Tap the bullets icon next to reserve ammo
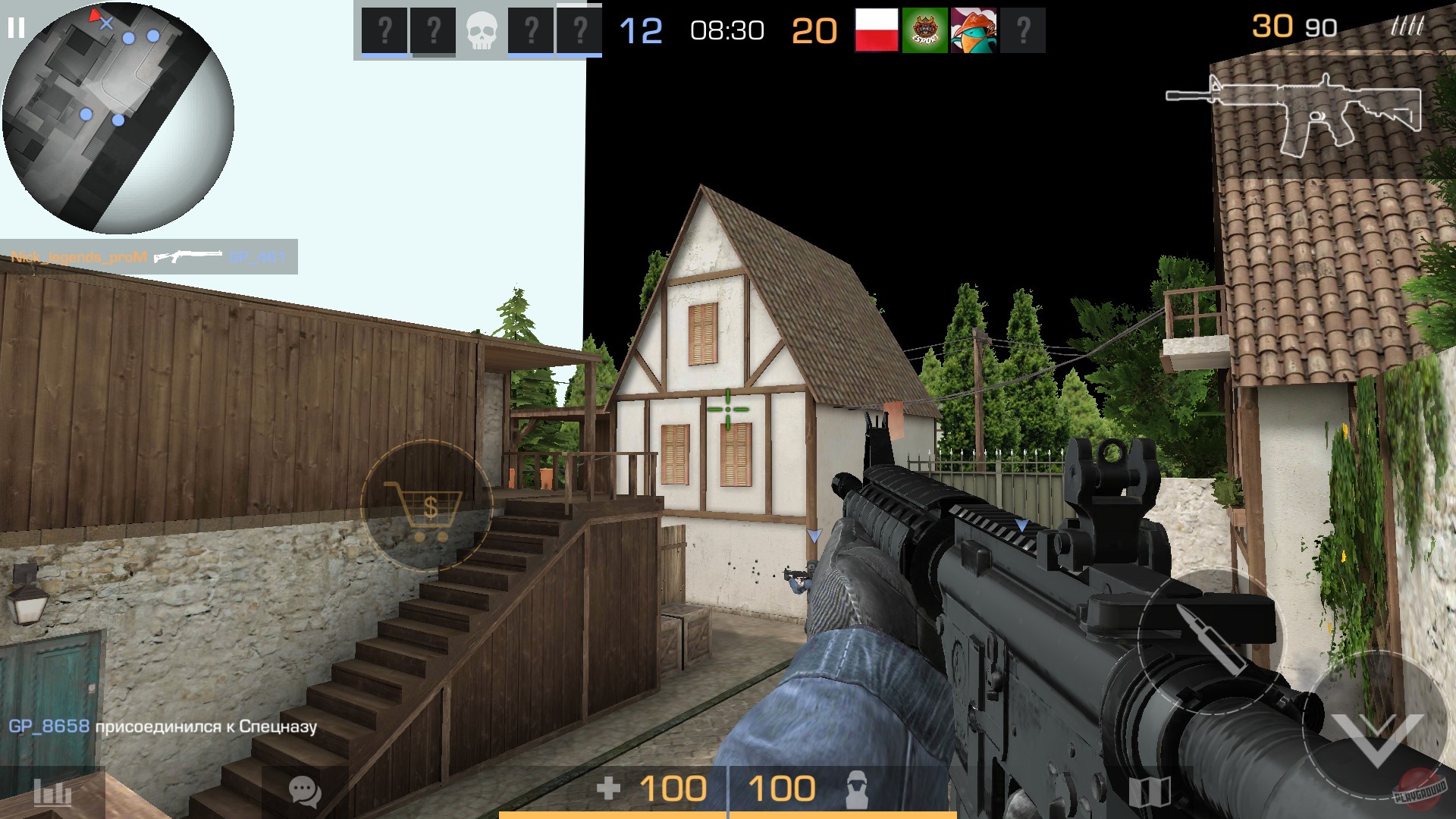 1408,25
